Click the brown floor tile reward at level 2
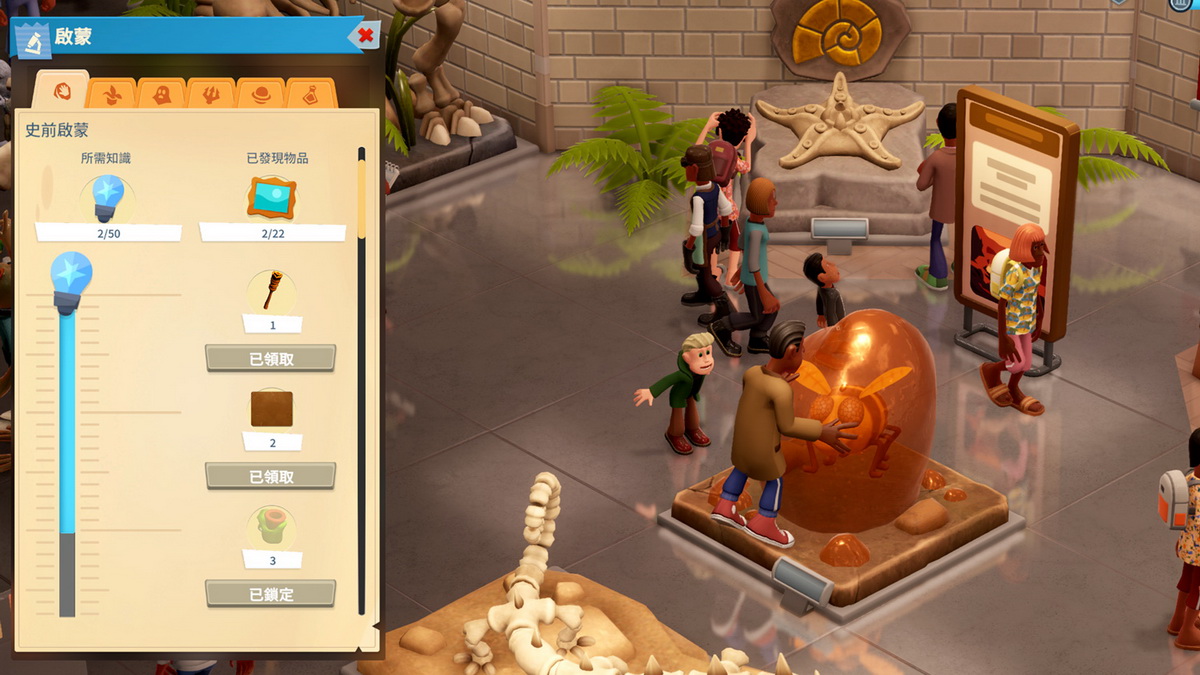 271,409
